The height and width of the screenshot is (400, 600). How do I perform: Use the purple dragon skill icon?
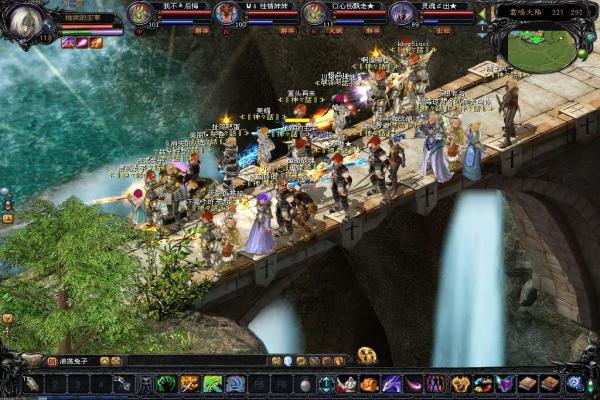391,384
